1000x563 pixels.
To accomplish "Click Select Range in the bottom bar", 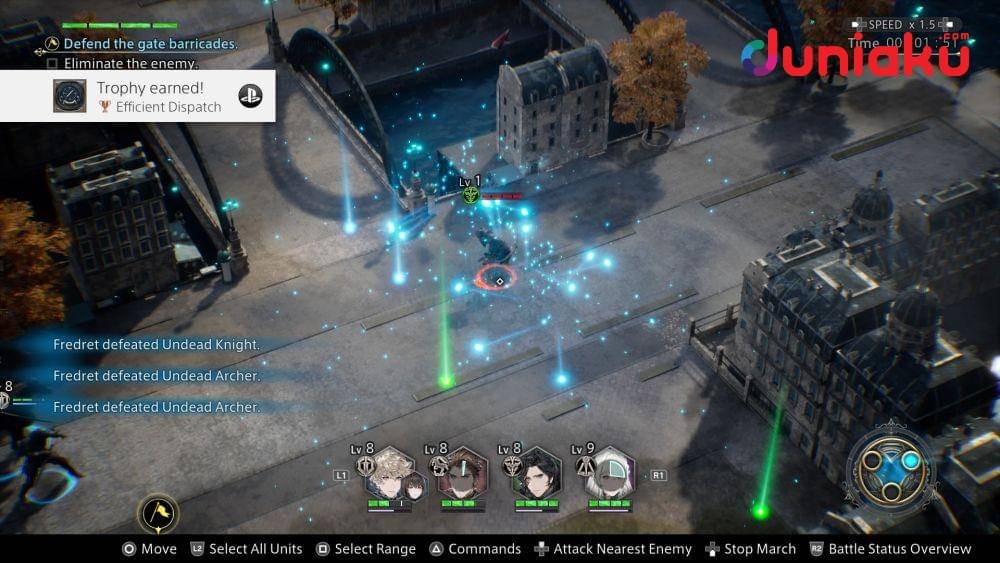I will (x=365, y=549).
